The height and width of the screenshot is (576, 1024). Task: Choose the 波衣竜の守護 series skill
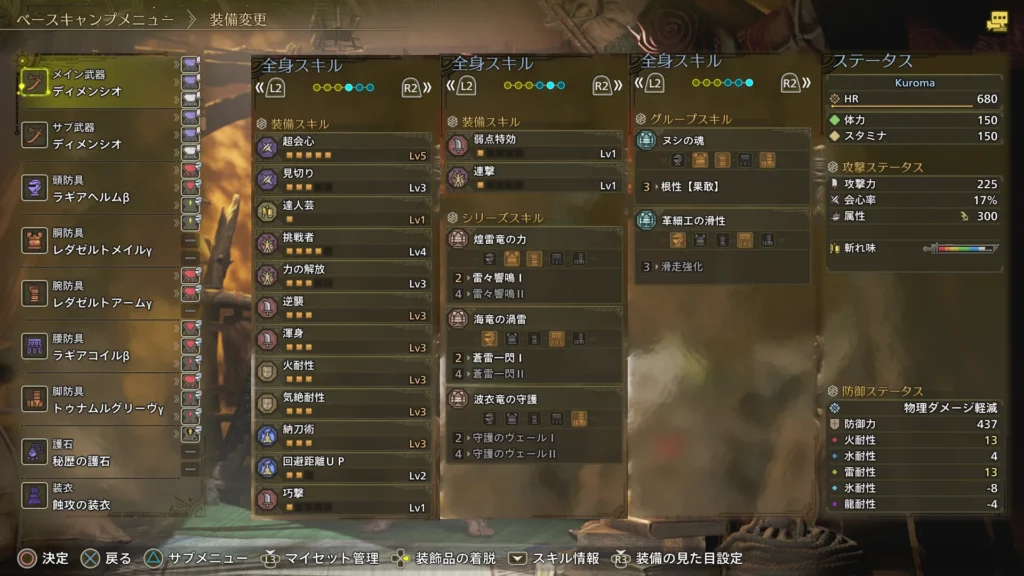(533, 400)
